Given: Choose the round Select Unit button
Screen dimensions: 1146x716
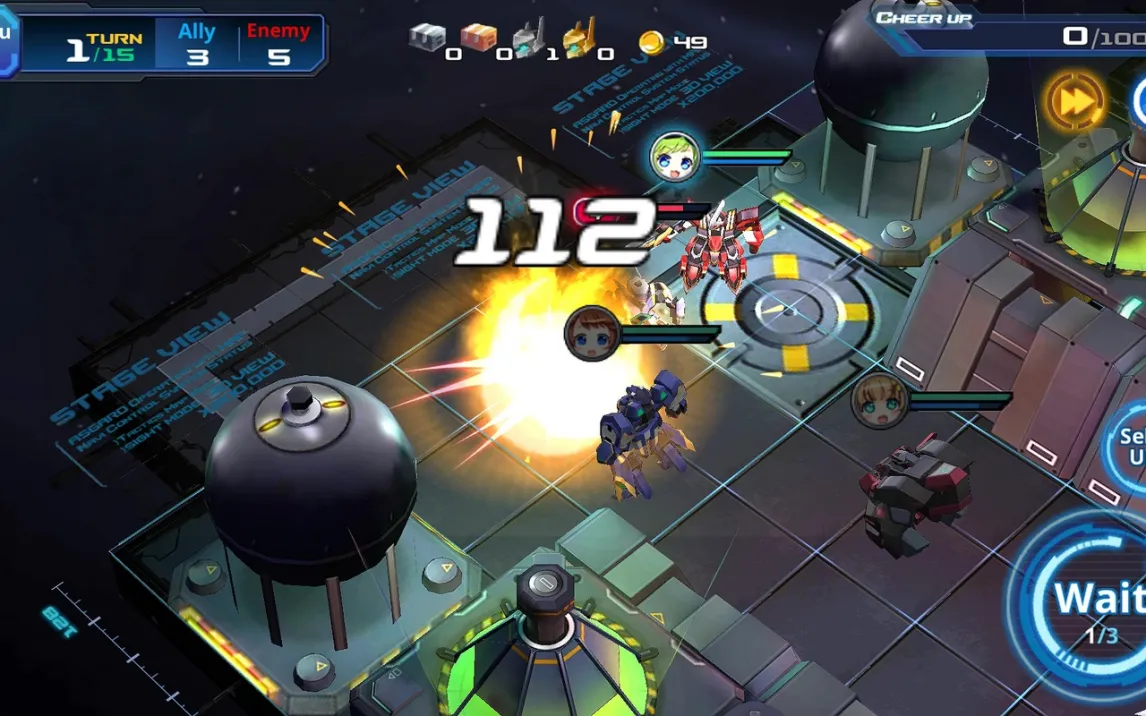Looking at the screenshot, I should pyautogui.click(x=1128, y=447).
